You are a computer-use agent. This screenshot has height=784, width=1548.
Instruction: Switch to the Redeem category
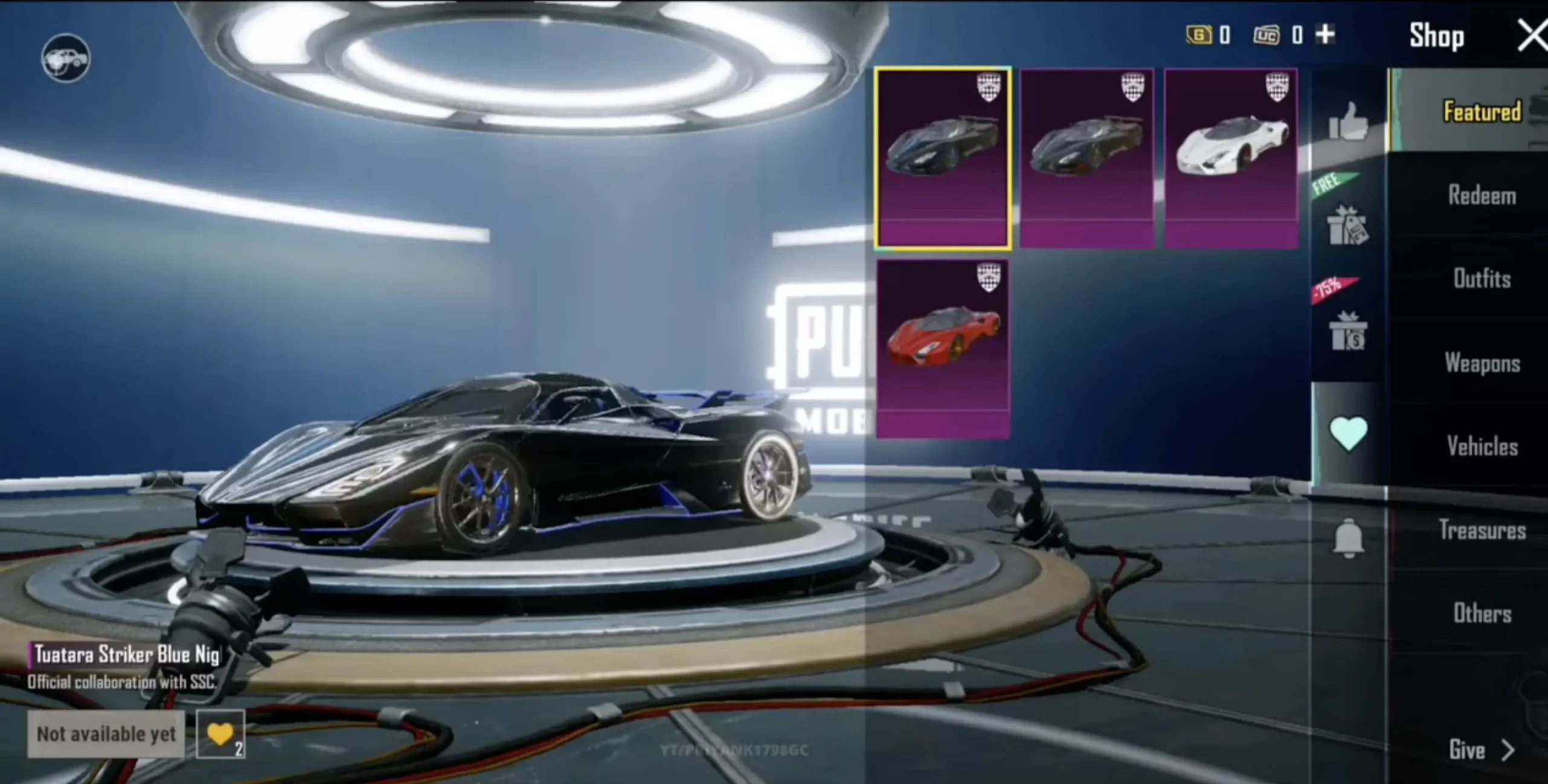tap(1481, 196)
